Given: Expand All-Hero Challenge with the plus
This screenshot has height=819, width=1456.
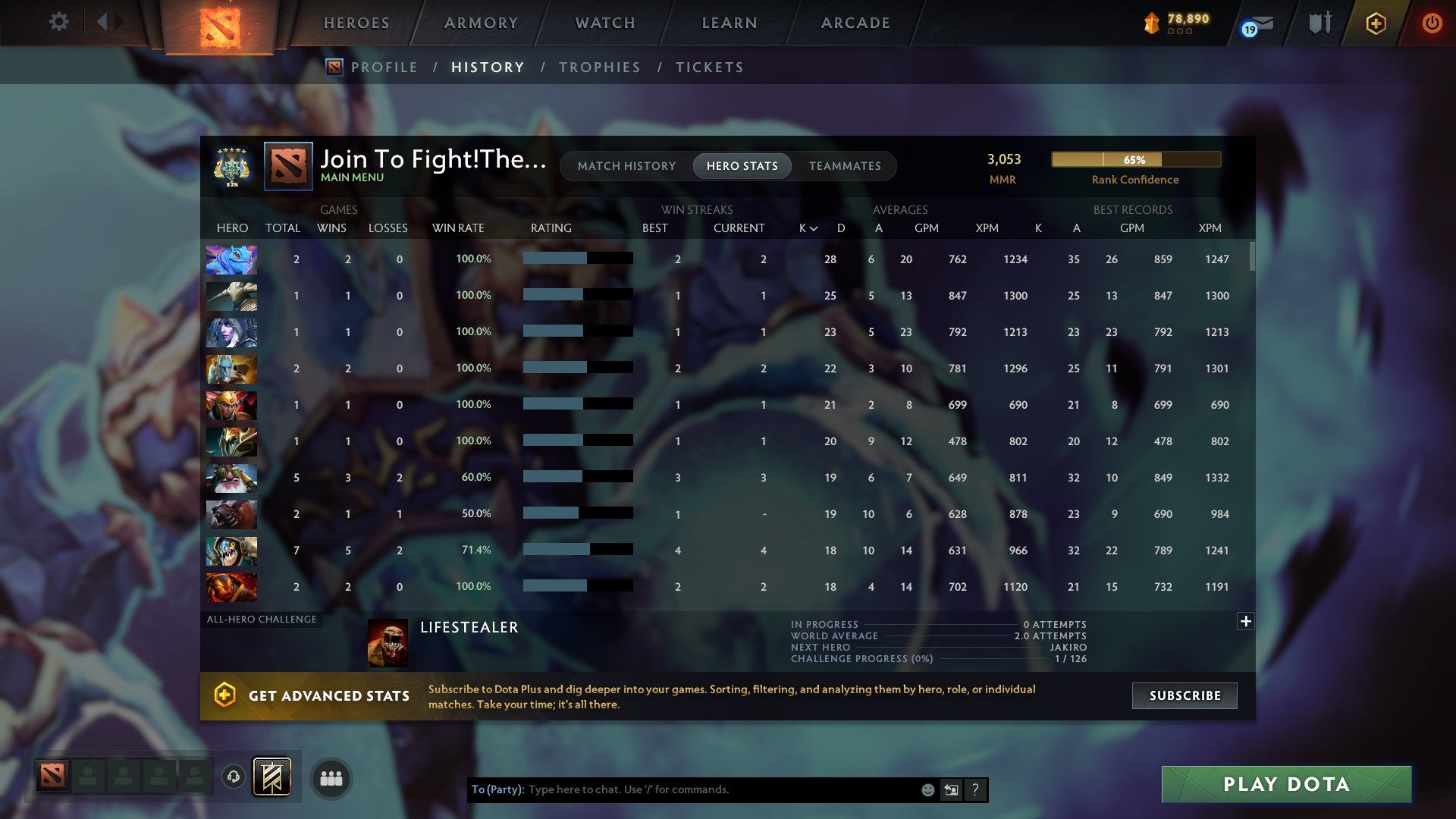Looking at the screenshot, I should [x=1246, y=621].
